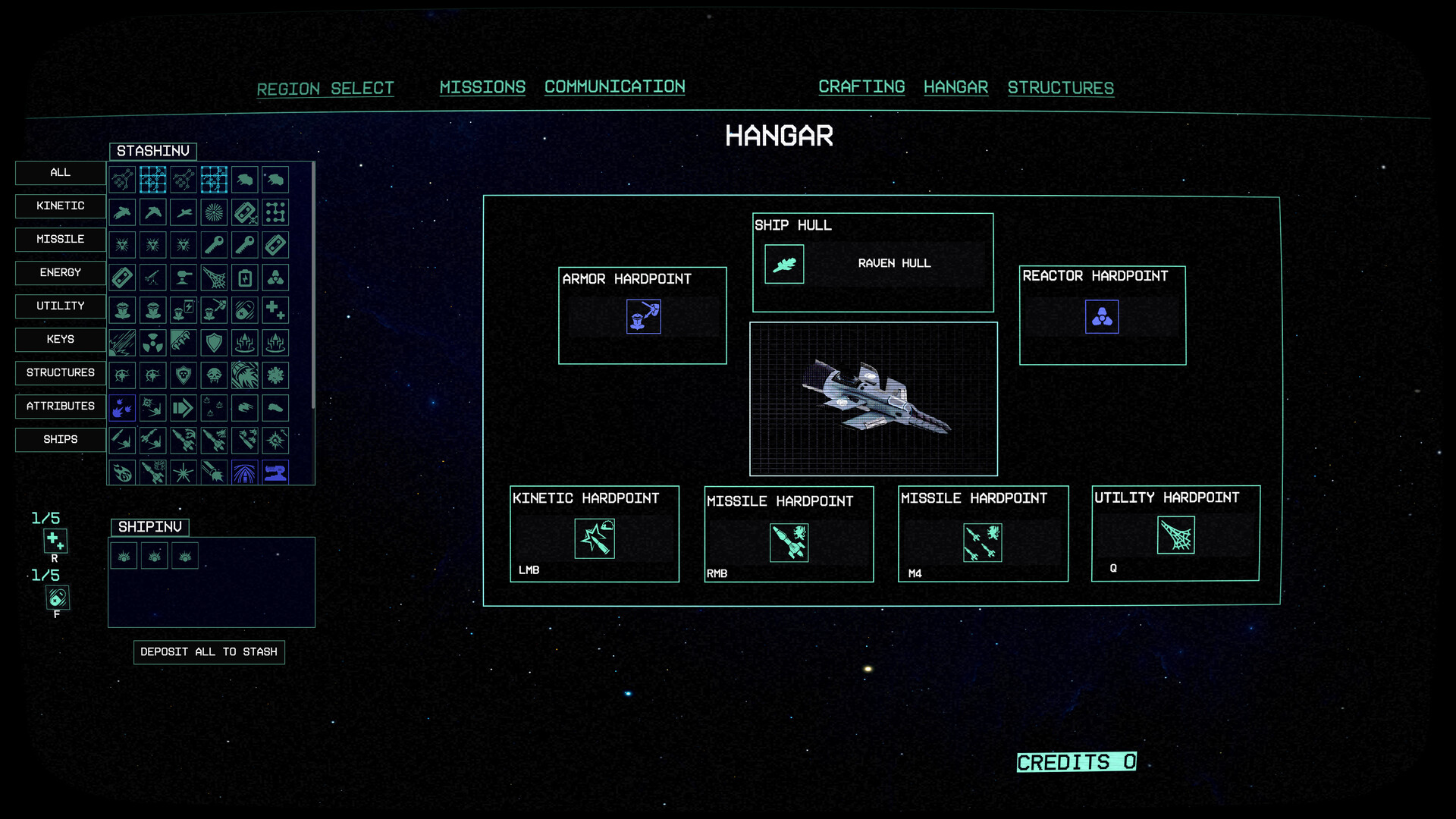Open the Structures tab
Screen dimensions: 1456x819
(1060, 88)
